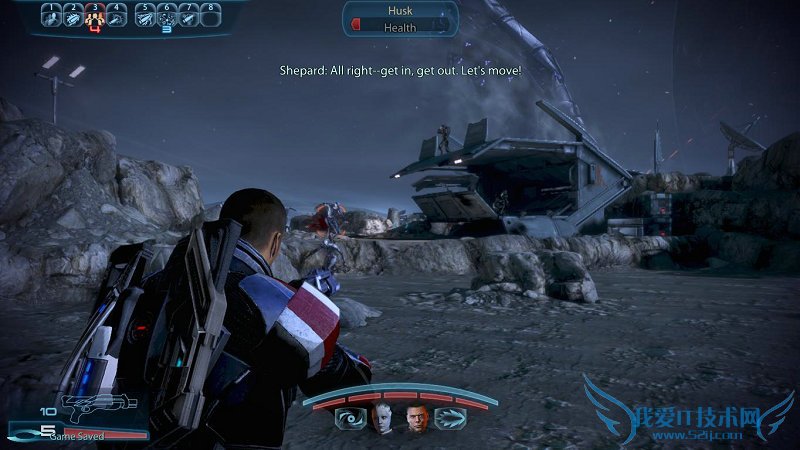The image size is (800, 450).
Task: Activate the power in hotbar slot 2
Action: (74, 17)
